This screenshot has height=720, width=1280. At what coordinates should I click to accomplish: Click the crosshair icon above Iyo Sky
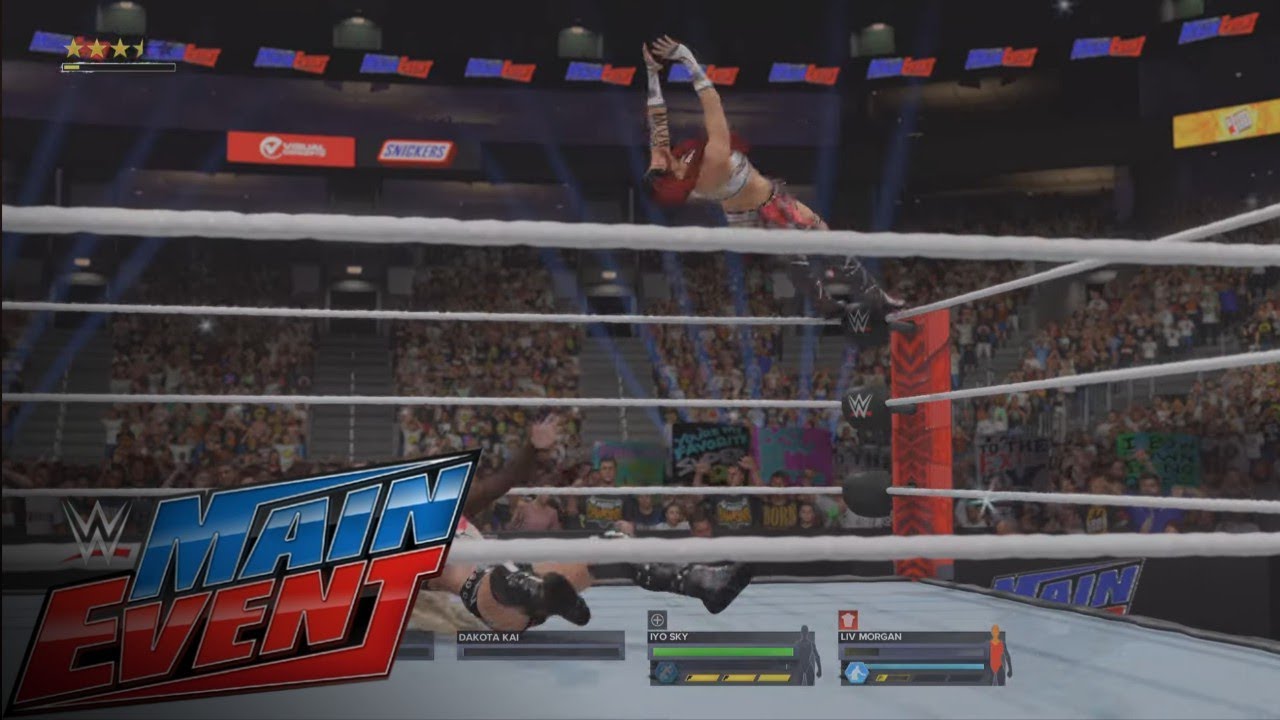tap(657, 619)
